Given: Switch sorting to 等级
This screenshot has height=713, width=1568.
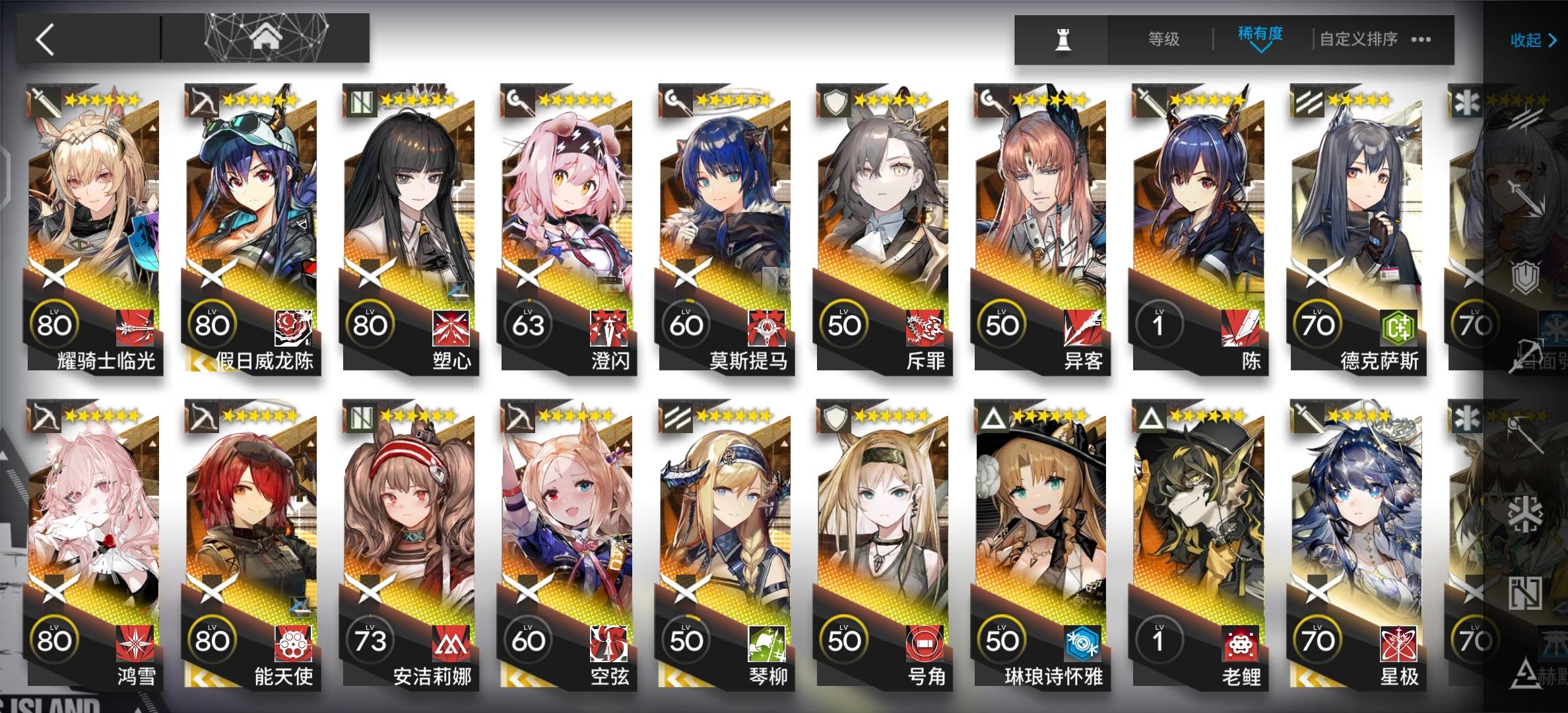Looking at the screenshot, I should point(1164,38).
